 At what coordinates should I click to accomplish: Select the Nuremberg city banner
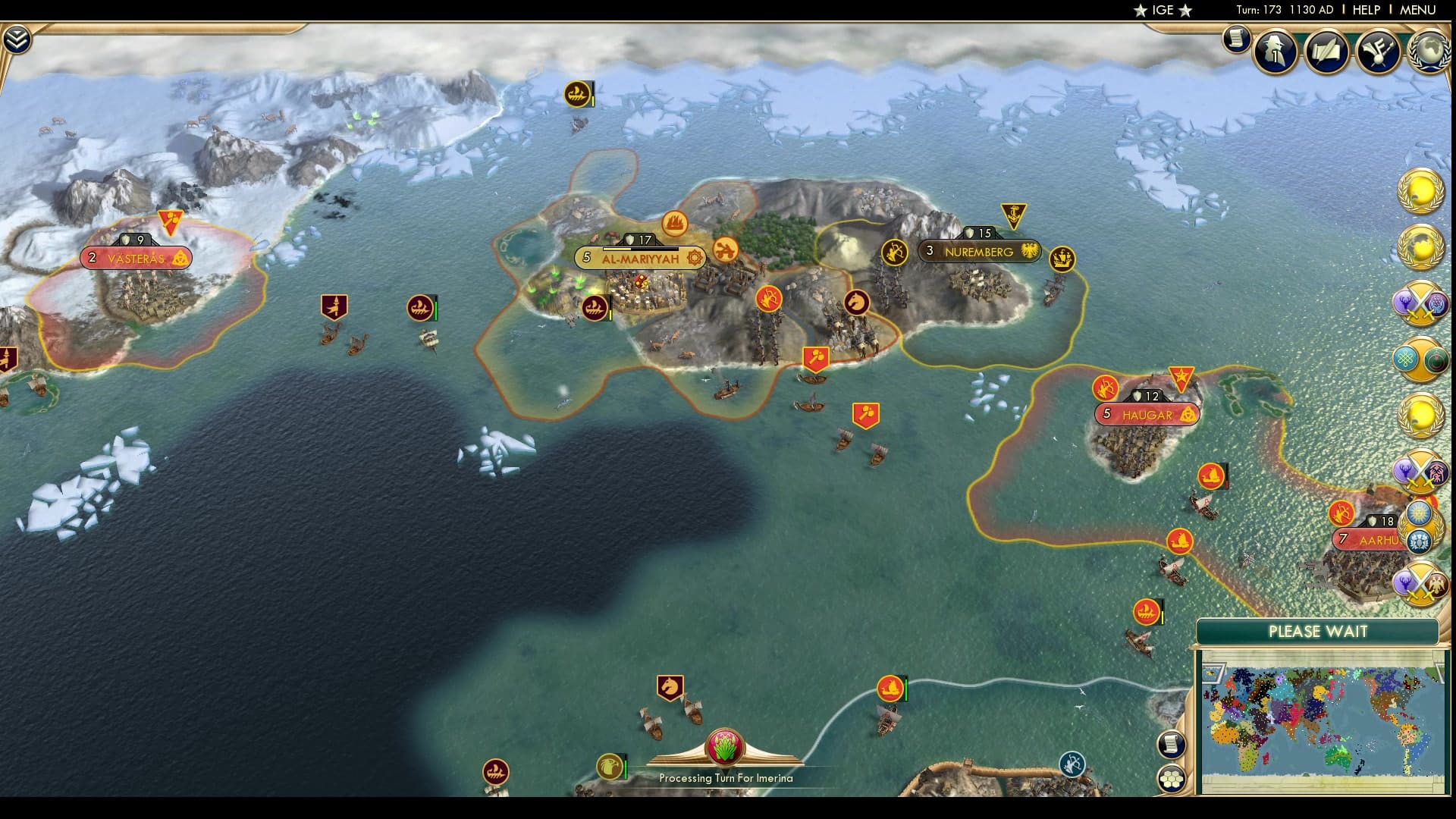point(978,250)
